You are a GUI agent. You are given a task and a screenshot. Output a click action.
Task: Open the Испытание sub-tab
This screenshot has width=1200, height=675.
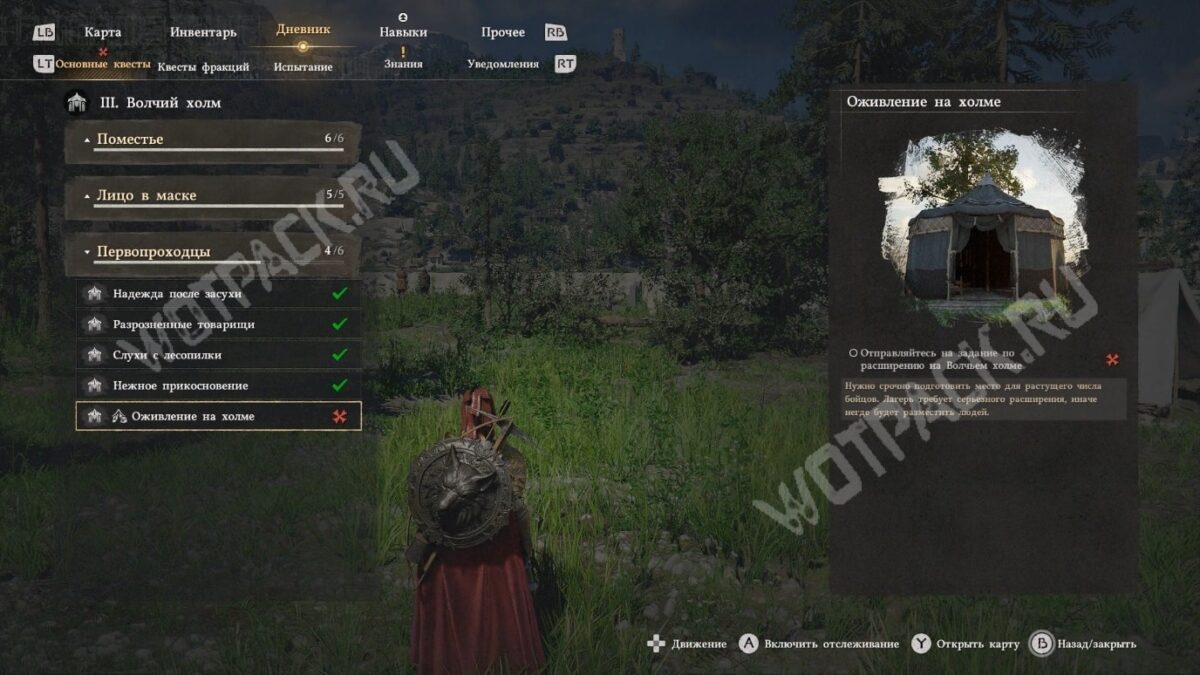click(x=303, y=66)
